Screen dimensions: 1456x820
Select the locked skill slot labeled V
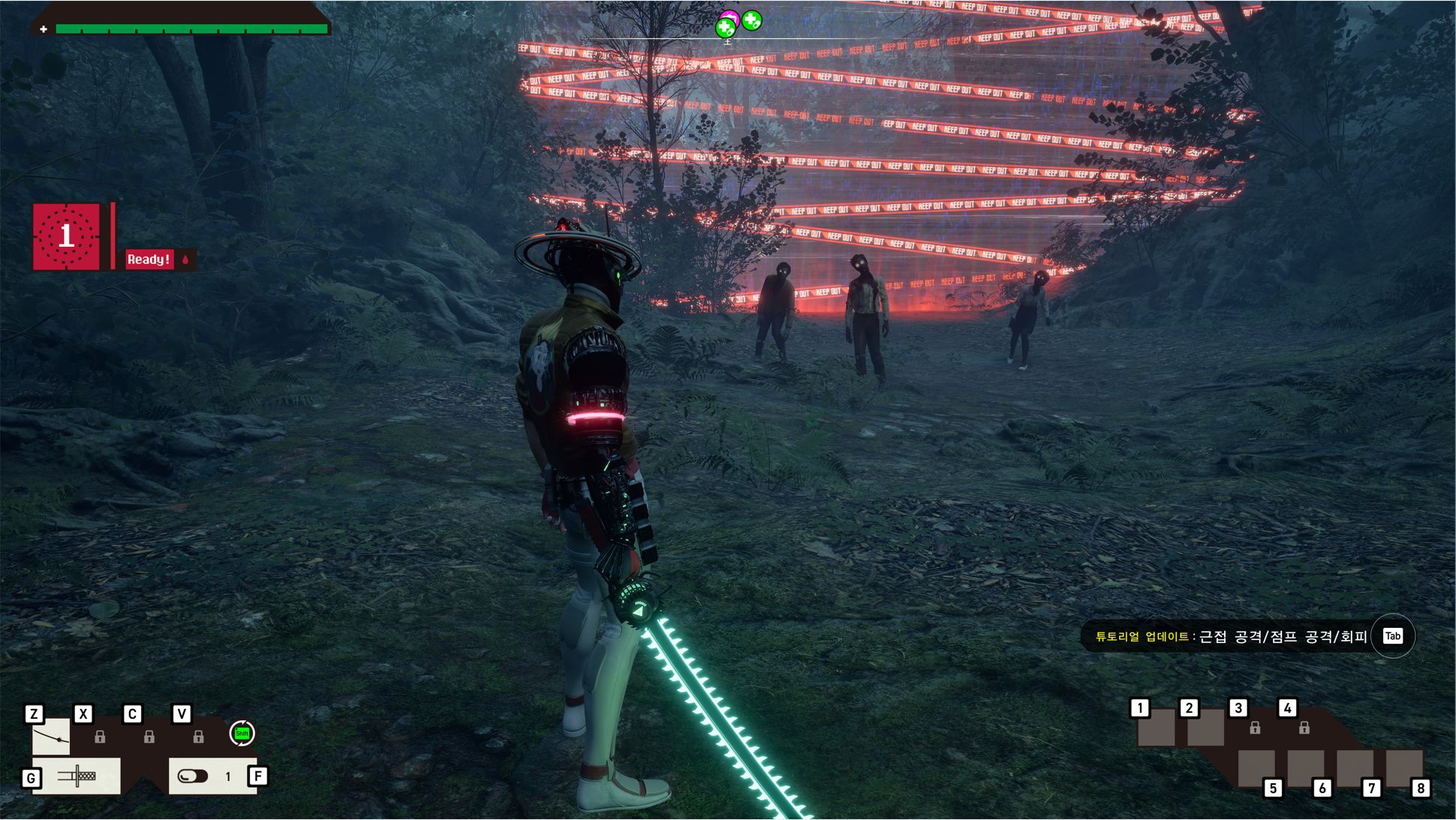tap(198, 737)
